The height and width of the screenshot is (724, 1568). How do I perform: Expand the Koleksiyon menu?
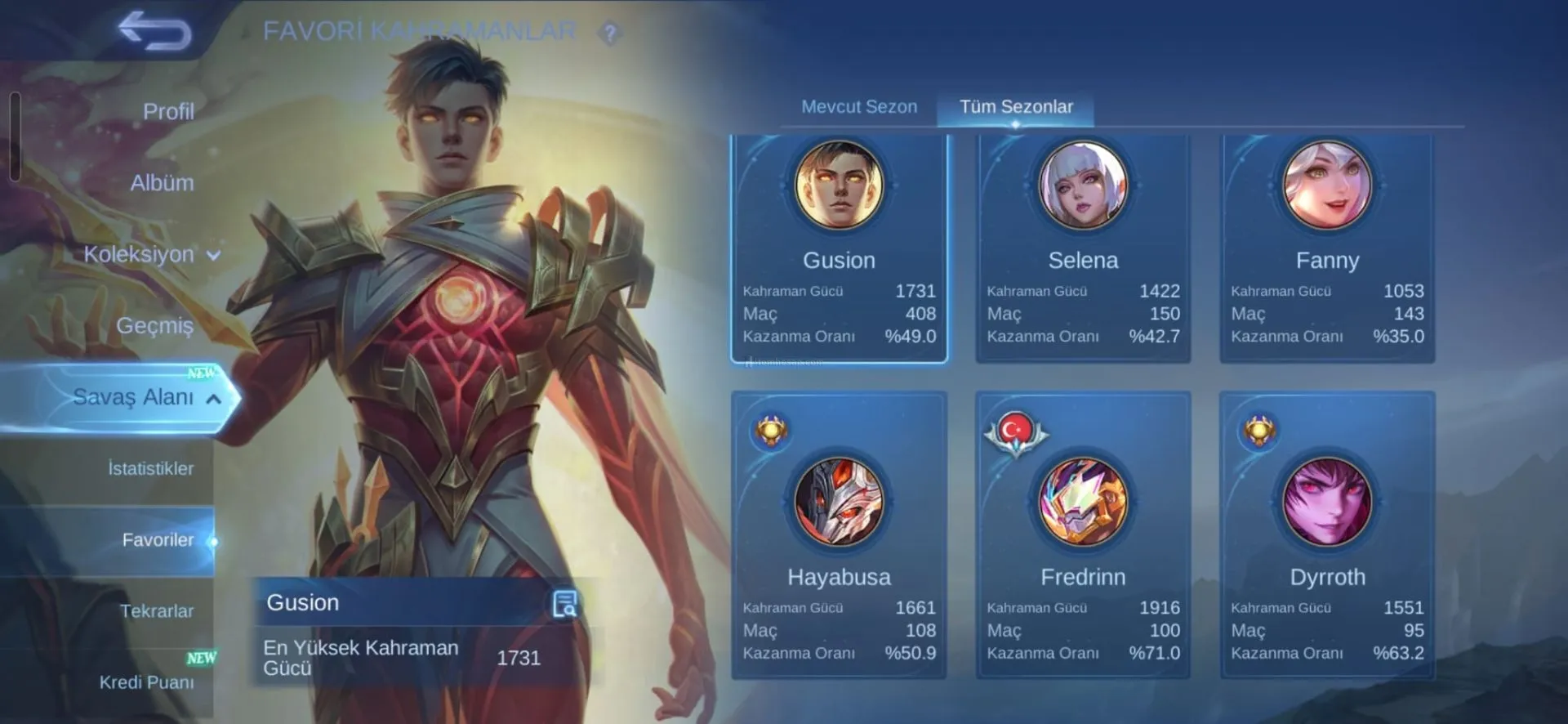coord(151,254)
